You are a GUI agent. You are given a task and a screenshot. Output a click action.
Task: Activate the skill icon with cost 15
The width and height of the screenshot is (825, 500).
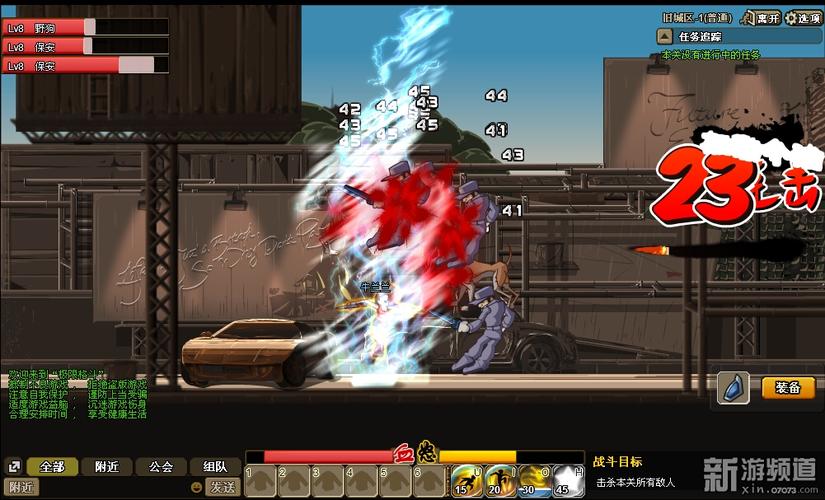pos(461,480)
